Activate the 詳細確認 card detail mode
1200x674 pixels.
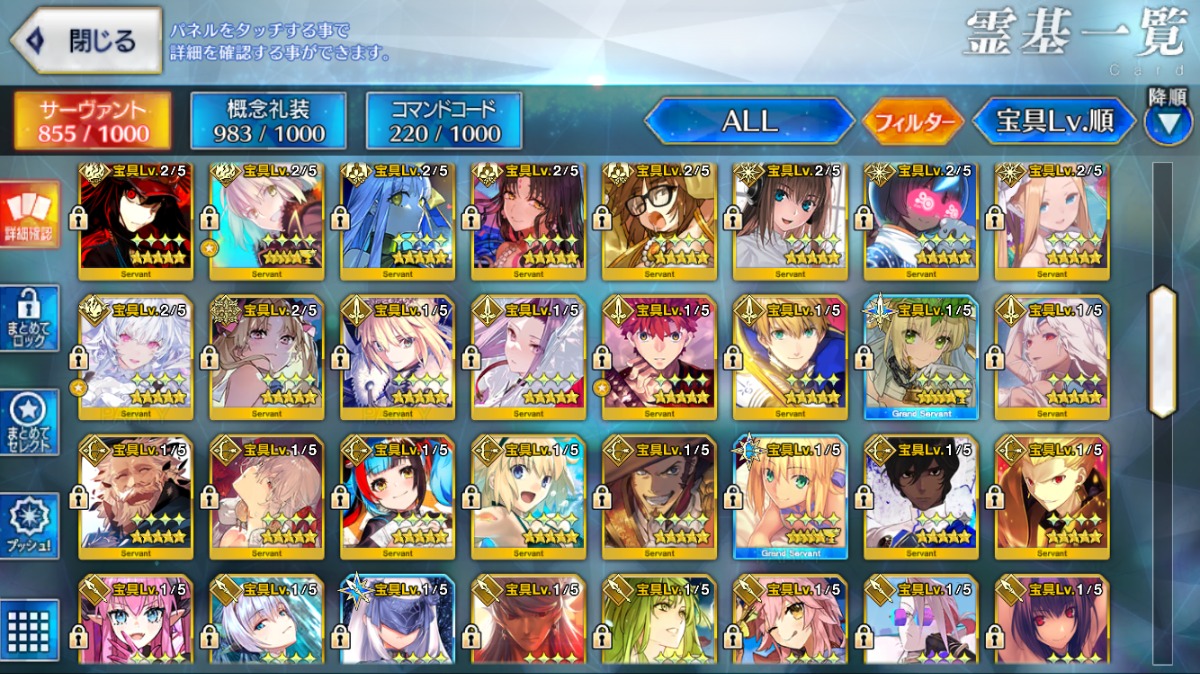[x=30, y=214]
